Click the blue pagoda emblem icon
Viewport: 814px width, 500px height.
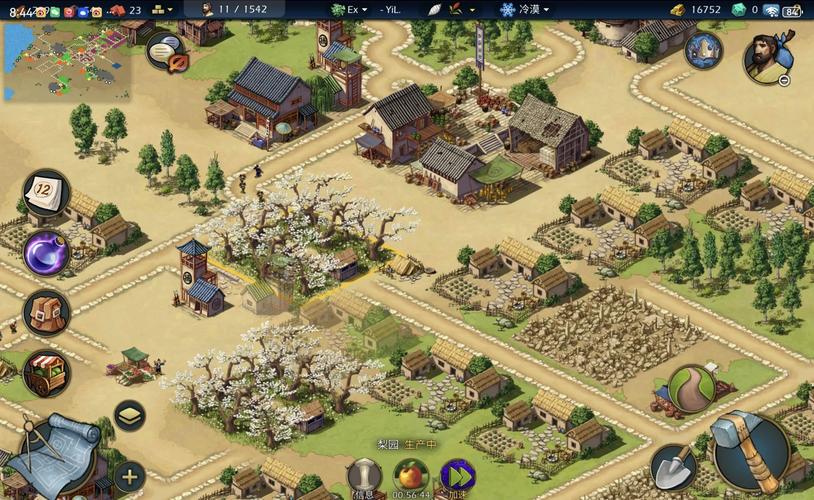coord(704,50)
